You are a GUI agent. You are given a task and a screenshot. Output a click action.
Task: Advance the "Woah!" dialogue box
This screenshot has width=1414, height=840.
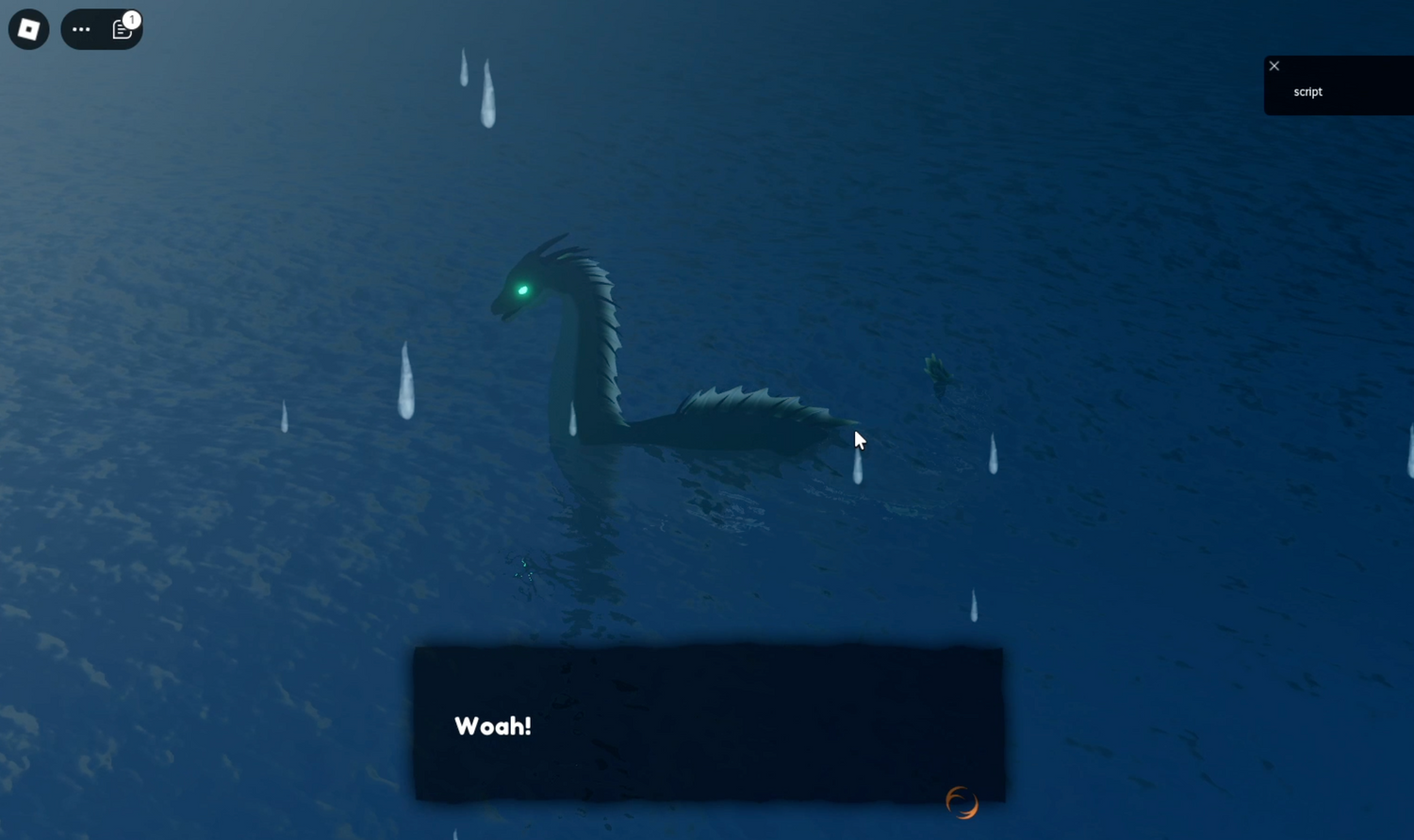[x=708, y=724]
